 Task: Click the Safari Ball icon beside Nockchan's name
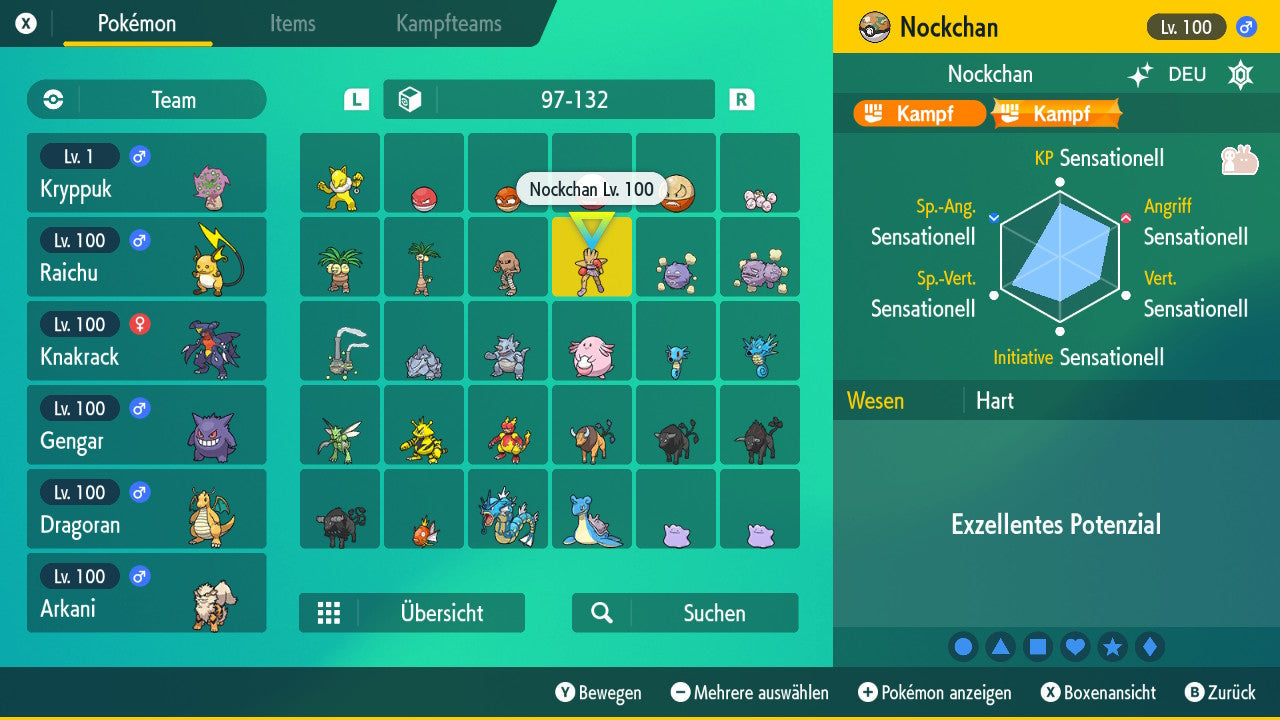(x=875, y=27)
